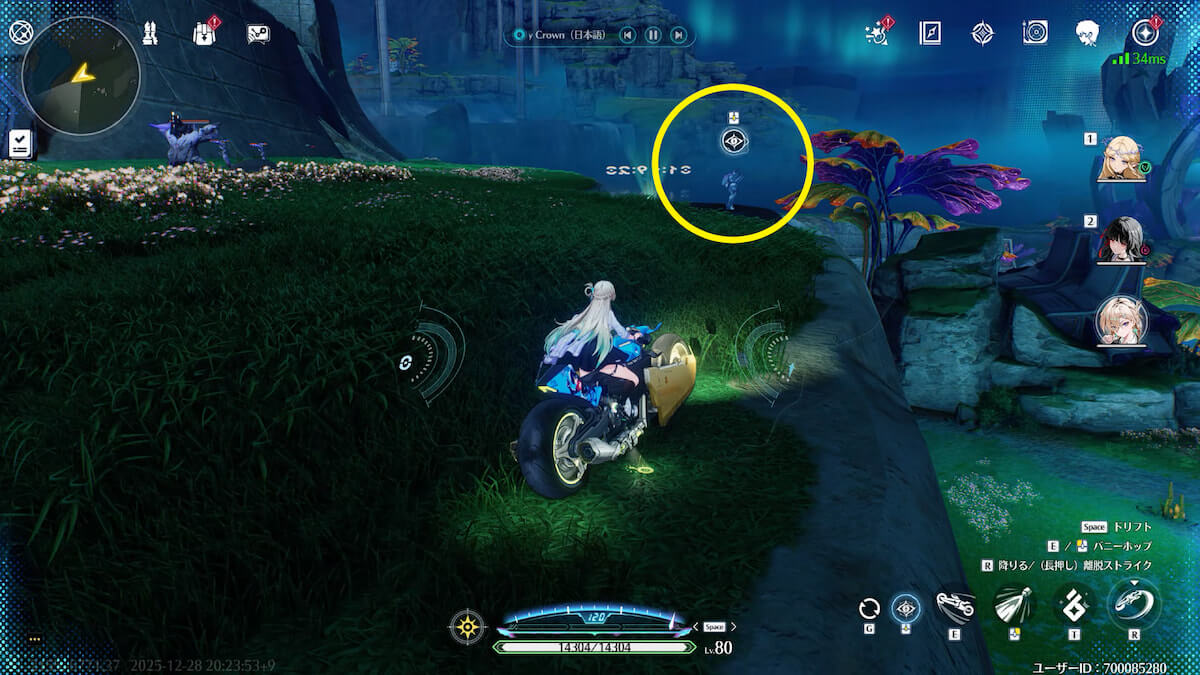Activate the headlight beam ability
The image size is (1200, 675).
pos(1013,605)
